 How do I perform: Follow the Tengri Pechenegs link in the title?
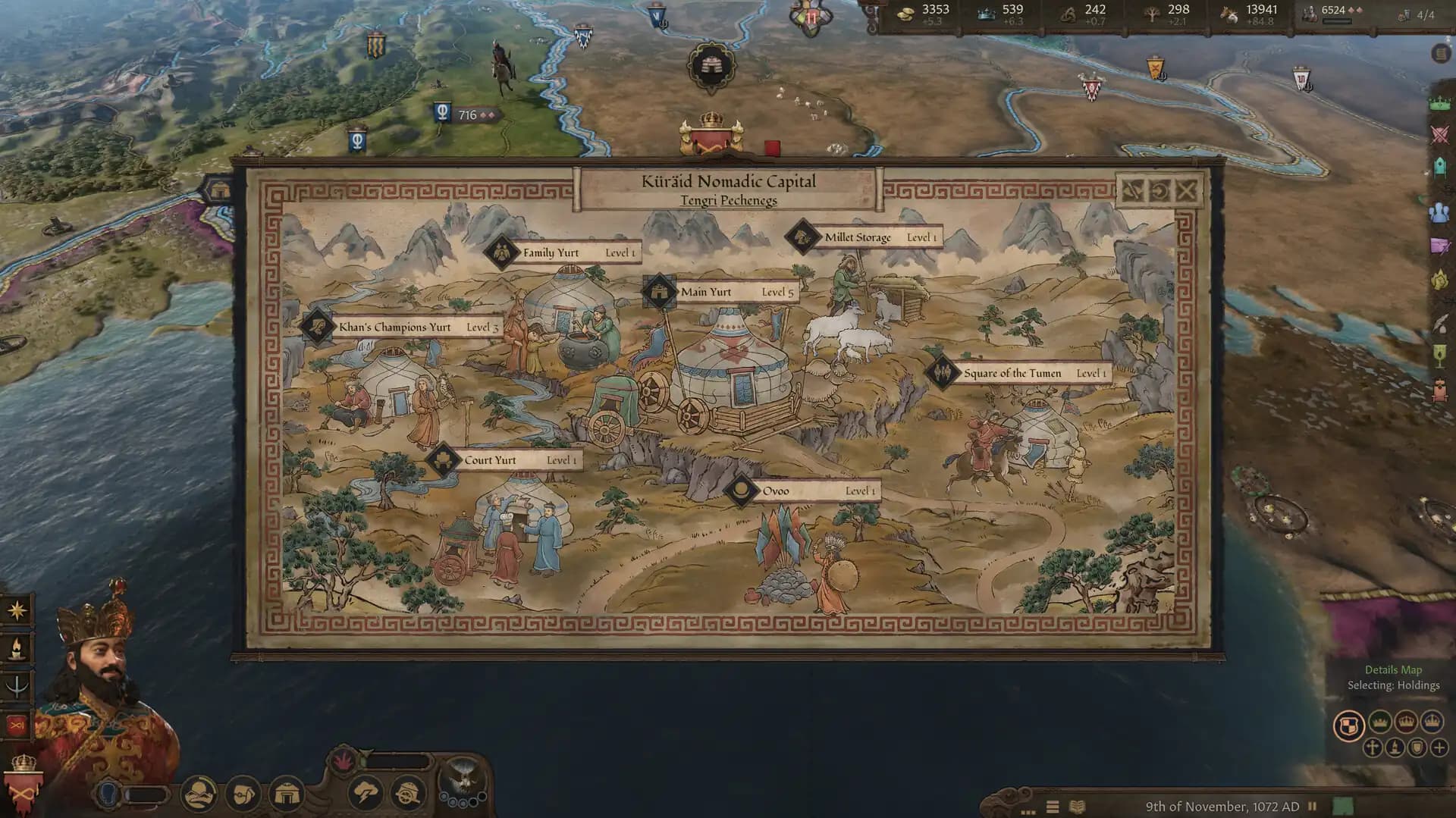730,200
